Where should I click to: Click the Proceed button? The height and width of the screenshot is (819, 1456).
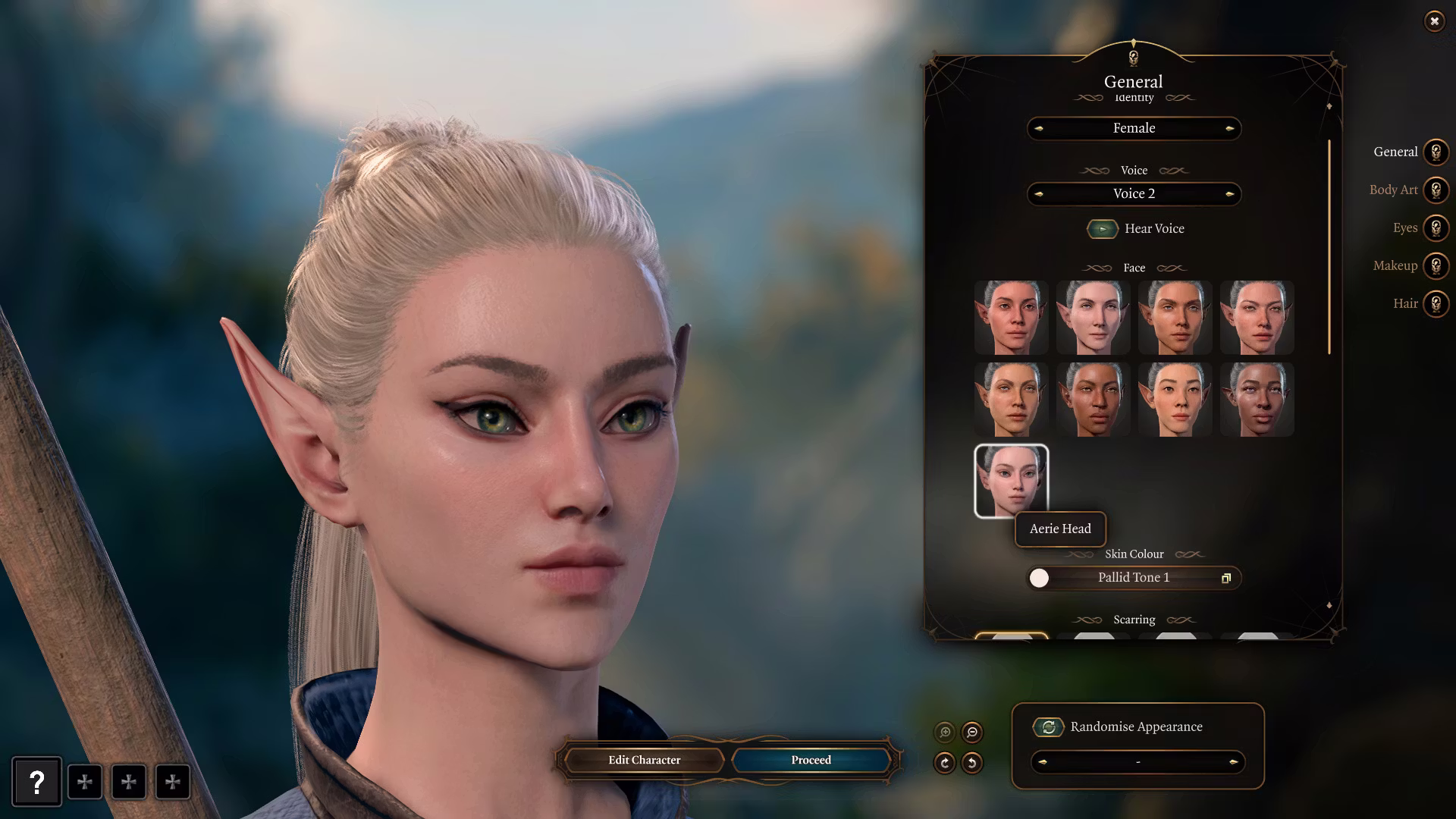pyautogui.click(x=811, y=760)
